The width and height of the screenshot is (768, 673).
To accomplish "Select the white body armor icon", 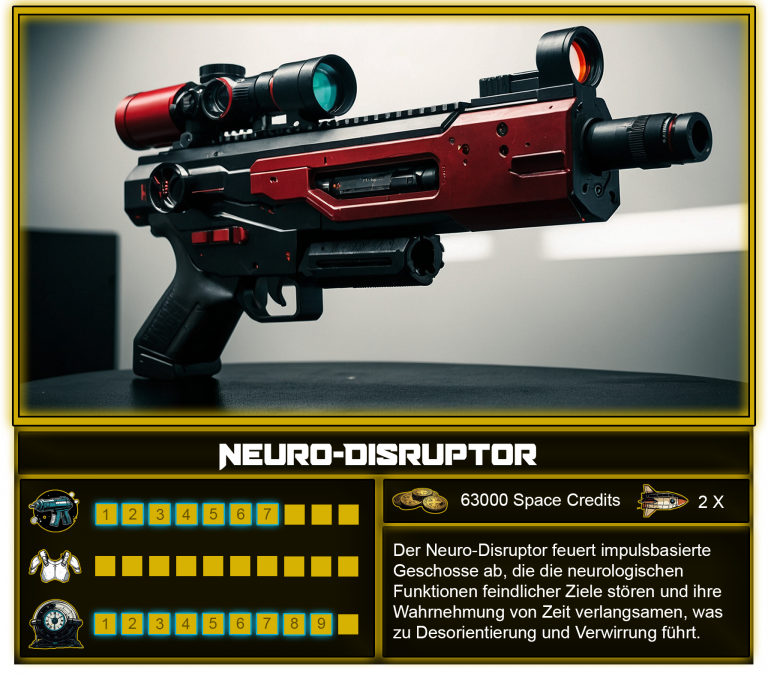I will [53, 566].
